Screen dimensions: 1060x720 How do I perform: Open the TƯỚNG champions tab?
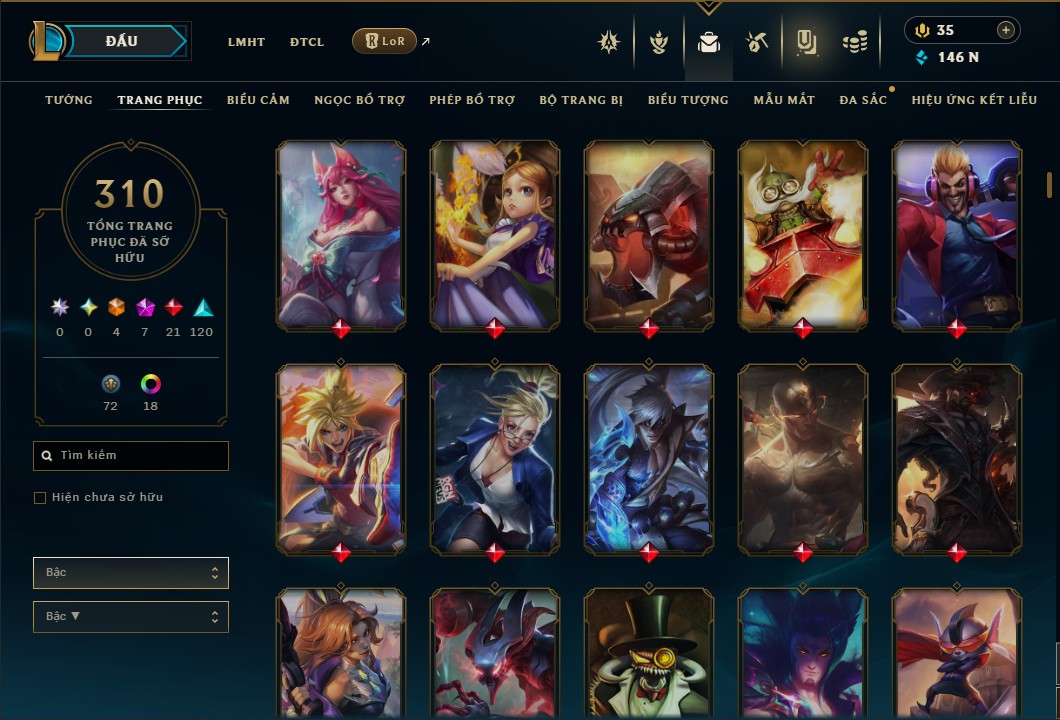click(x=69, y=100)
